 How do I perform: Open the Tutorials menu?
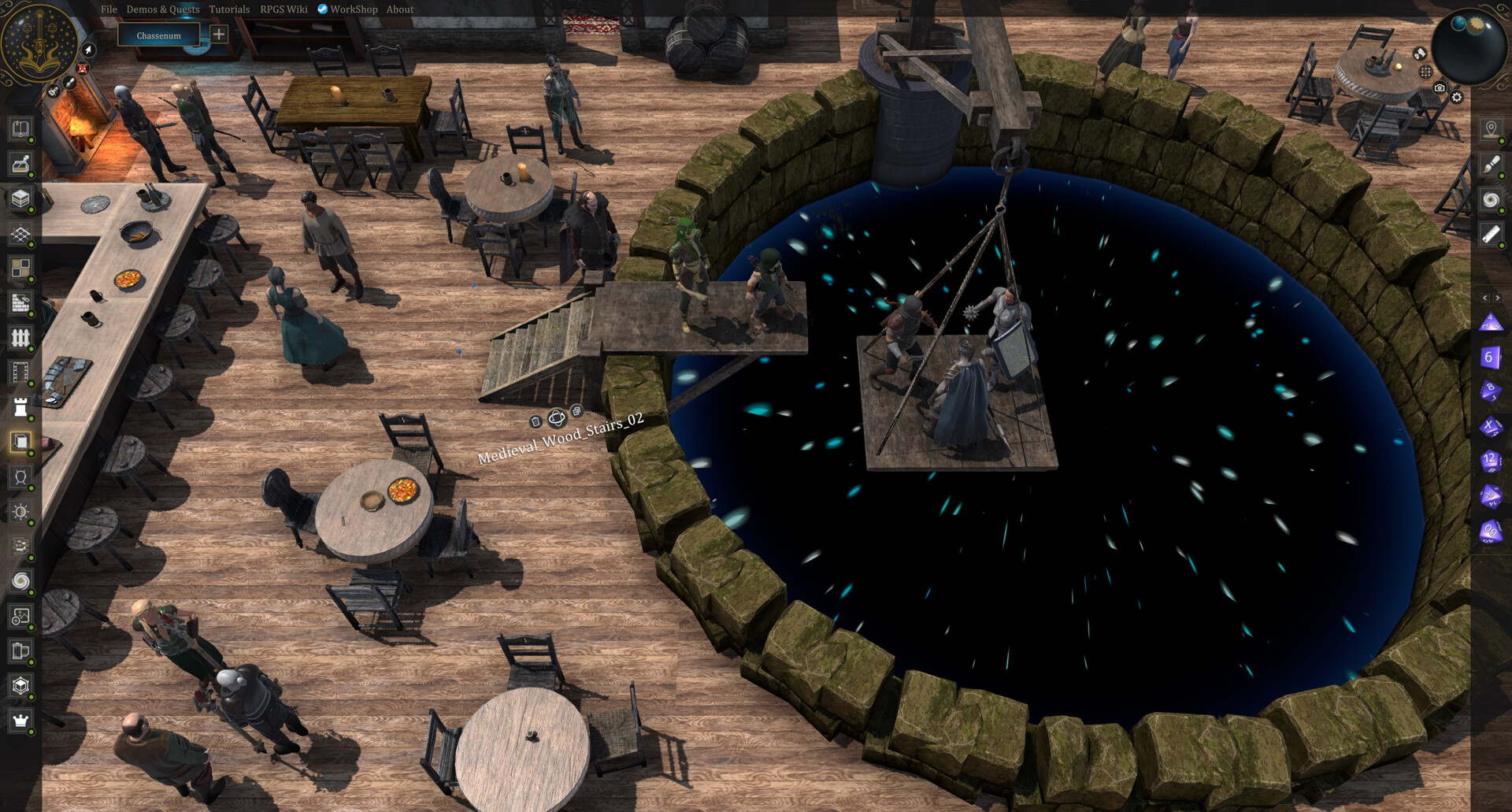coord(229,9)
